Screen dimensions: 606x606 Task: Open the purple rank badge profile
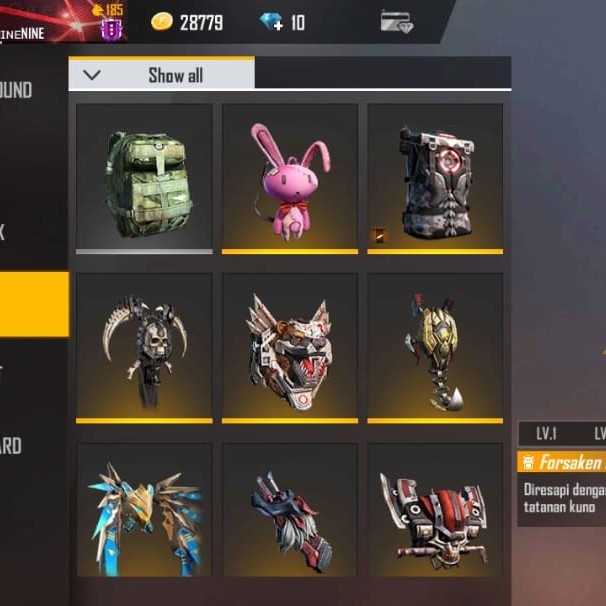[111, 26]
